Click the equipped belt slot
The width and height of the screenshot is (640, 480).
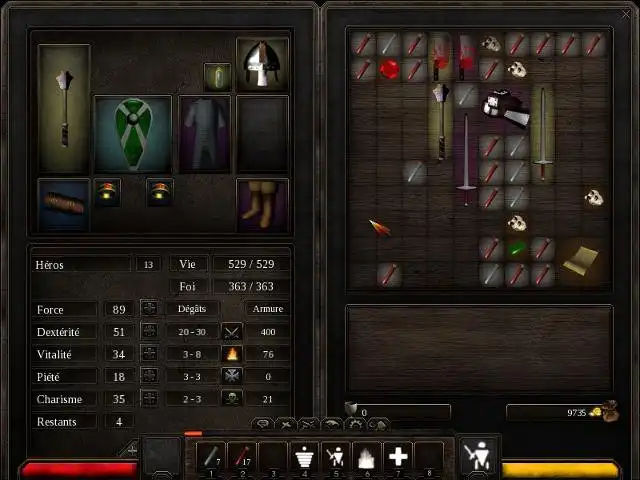click(63, 203)
